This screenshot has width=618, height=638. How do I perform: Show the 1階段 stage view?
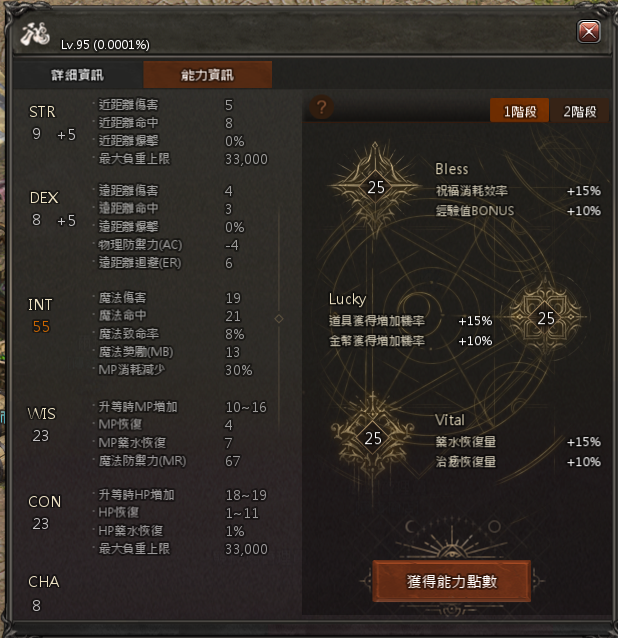519,111
